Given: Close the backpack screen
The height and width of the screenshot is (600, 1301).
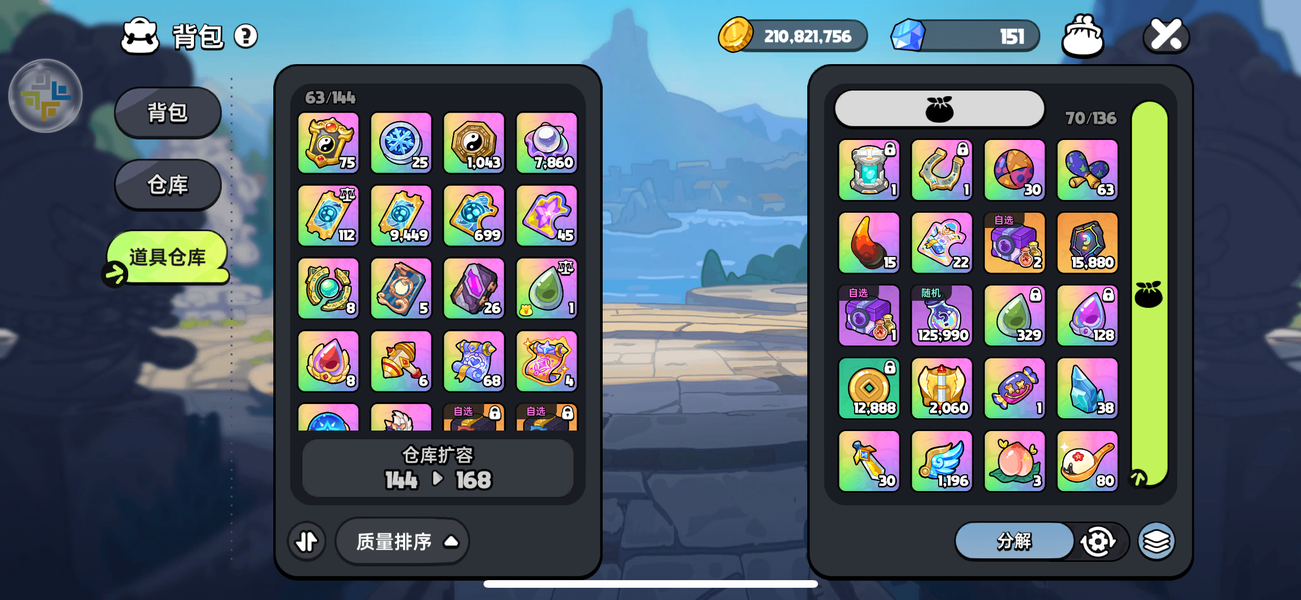Looking at the screenshot, I should click(1165, 35).
